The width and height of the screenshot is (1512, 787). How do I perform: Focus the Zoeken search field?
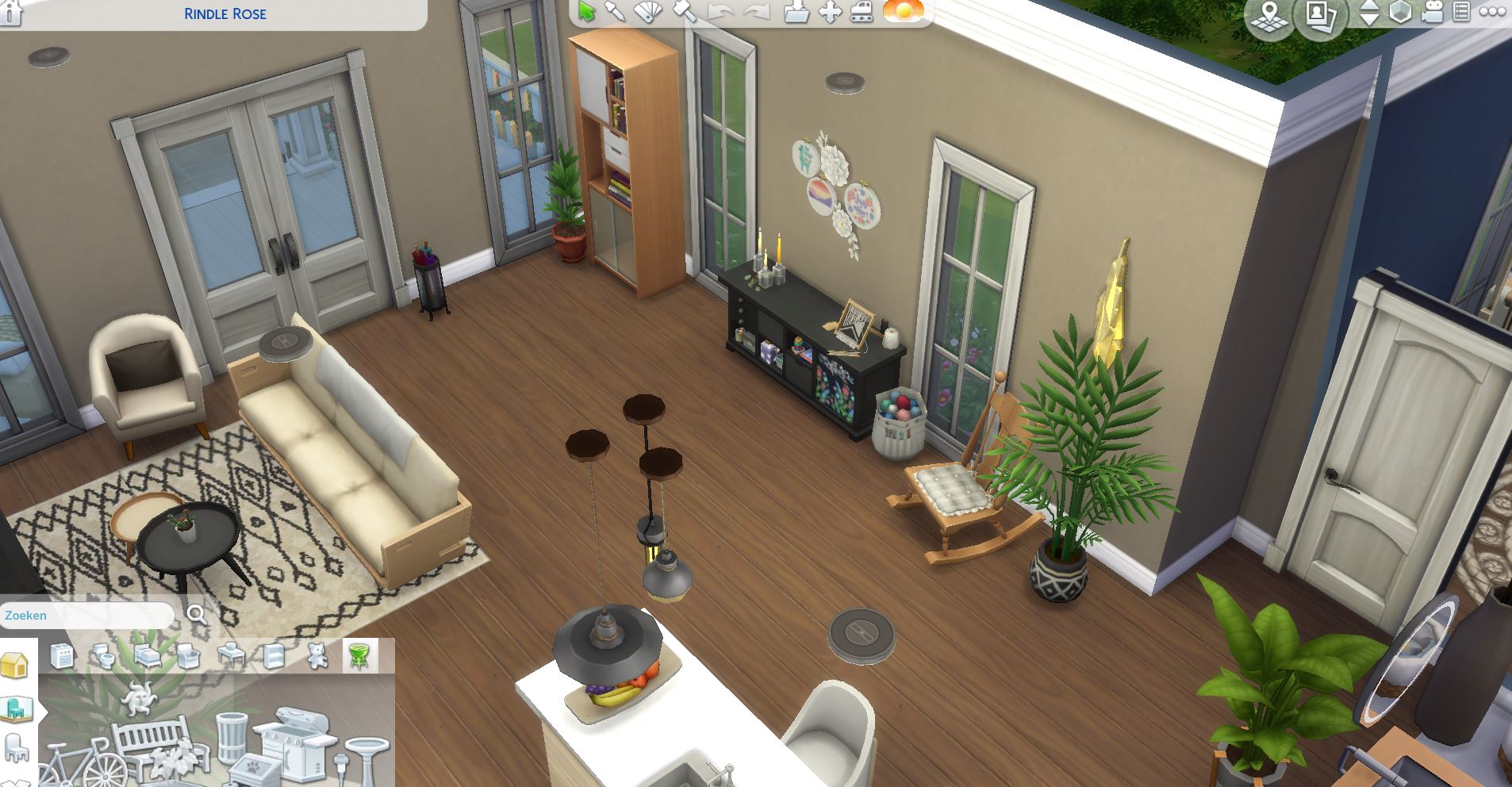tap(87, 616)
